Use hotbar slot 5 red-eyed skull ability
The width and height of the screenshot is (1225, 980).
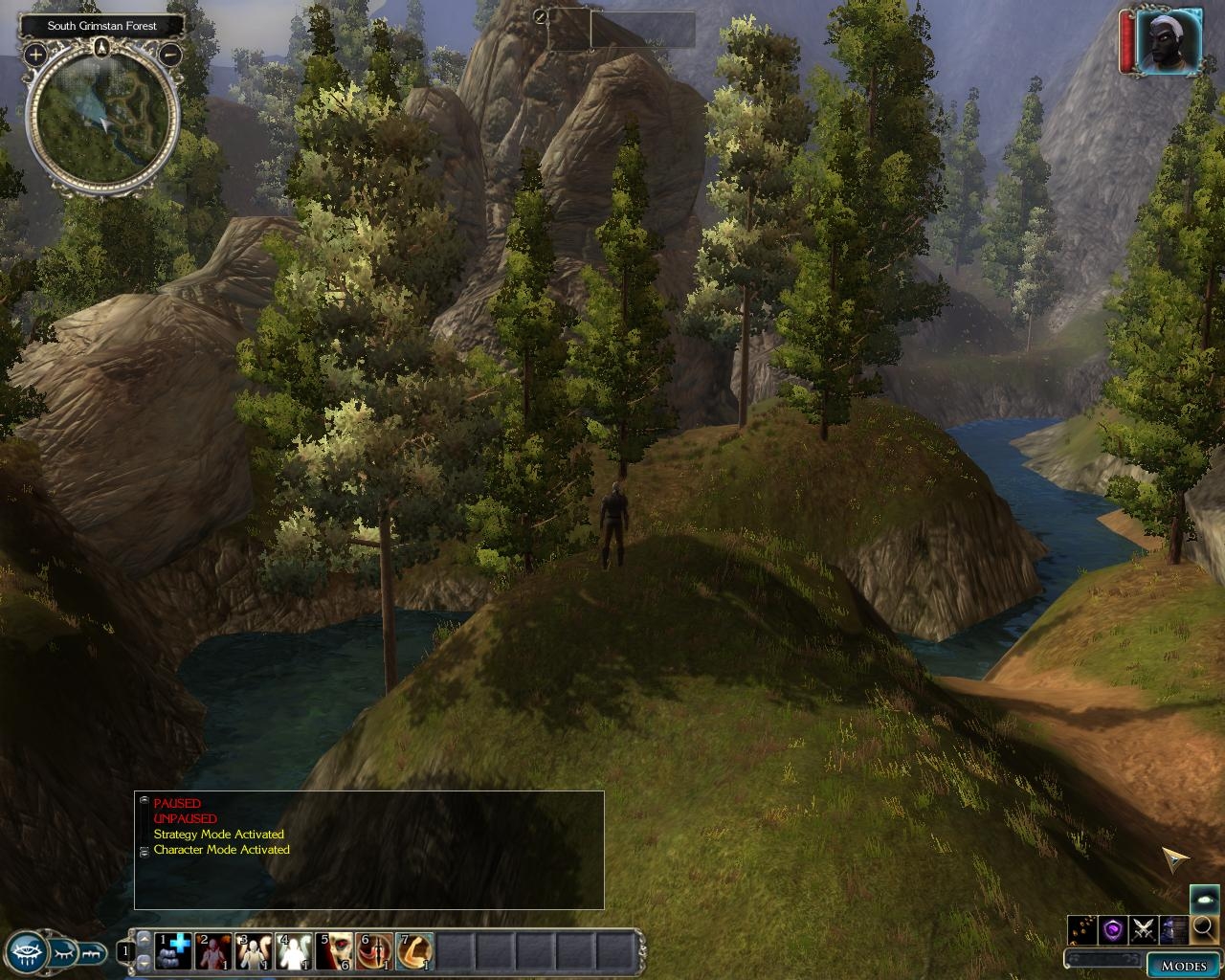[x=335, y=951]
